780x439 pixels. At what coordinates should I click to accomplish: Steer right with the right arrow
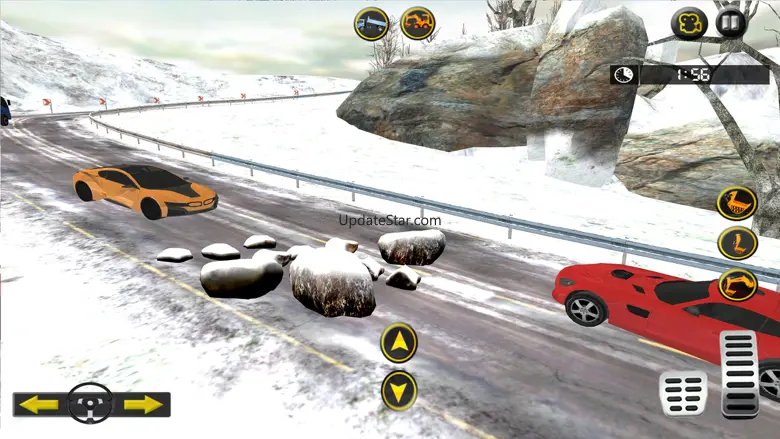point(143,404)
